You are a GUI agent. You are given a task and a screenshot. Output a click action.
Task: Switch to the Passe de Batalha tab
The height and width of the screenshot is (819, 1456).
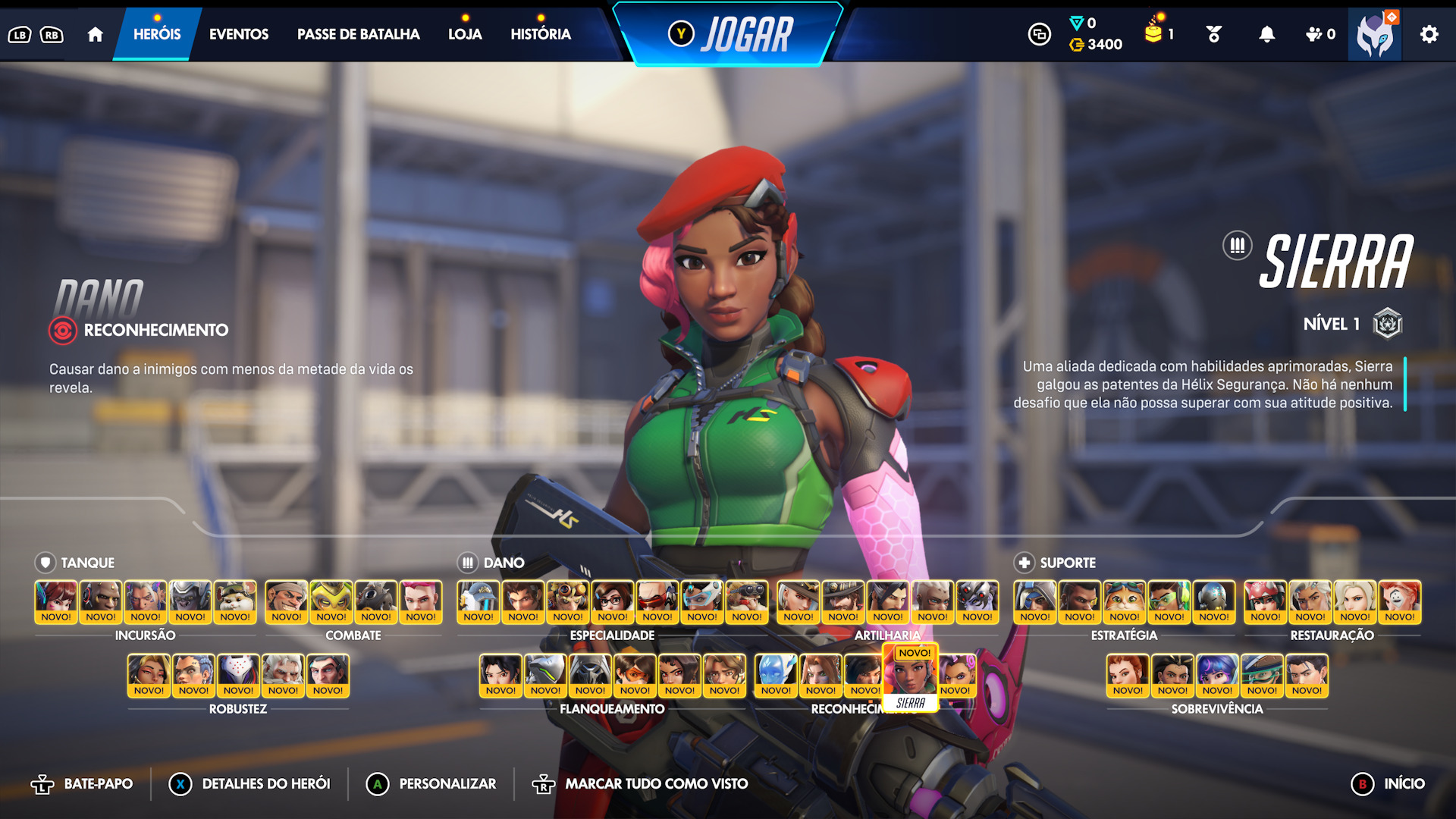358,34
